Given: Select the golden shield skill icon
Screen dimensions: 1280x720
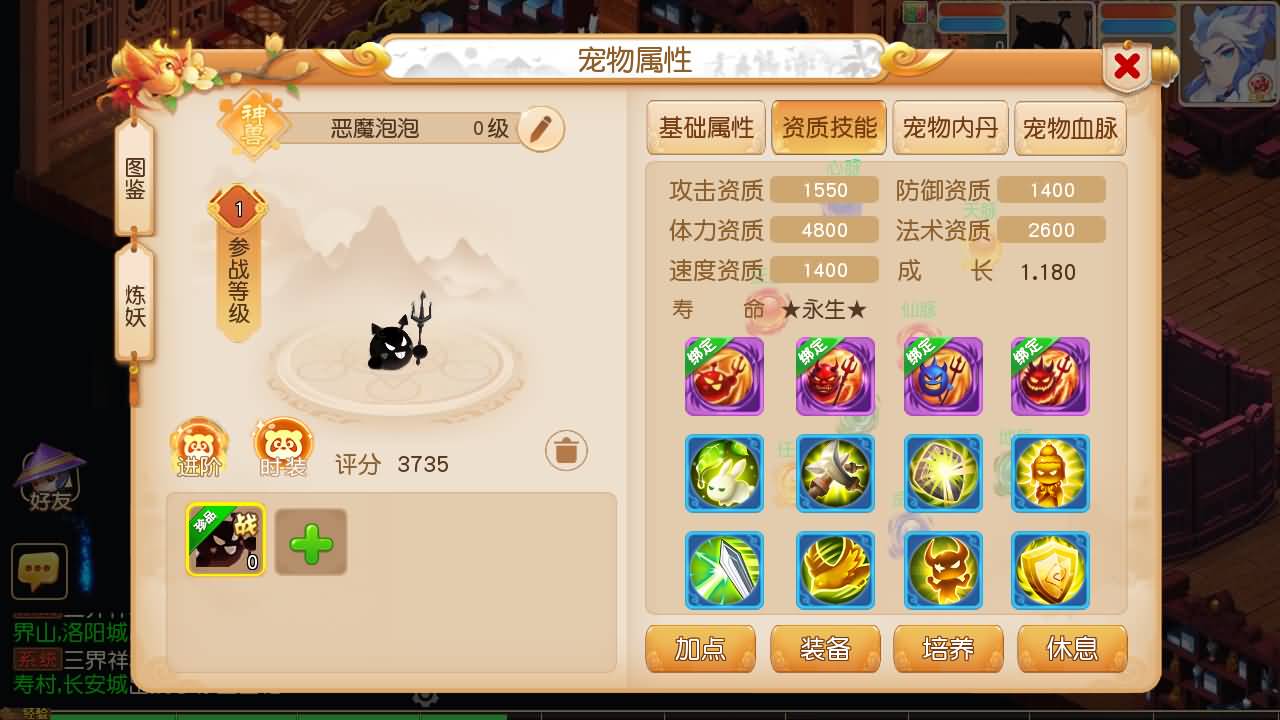Looking at the screenshot, I should pyautogui.click(x=1051, y=572).
